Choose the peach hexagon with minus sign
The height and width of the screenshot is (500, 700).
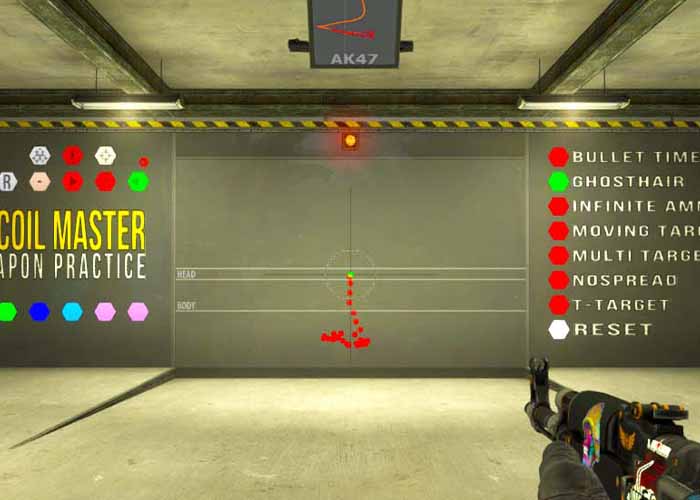click(x=39, y=181)
